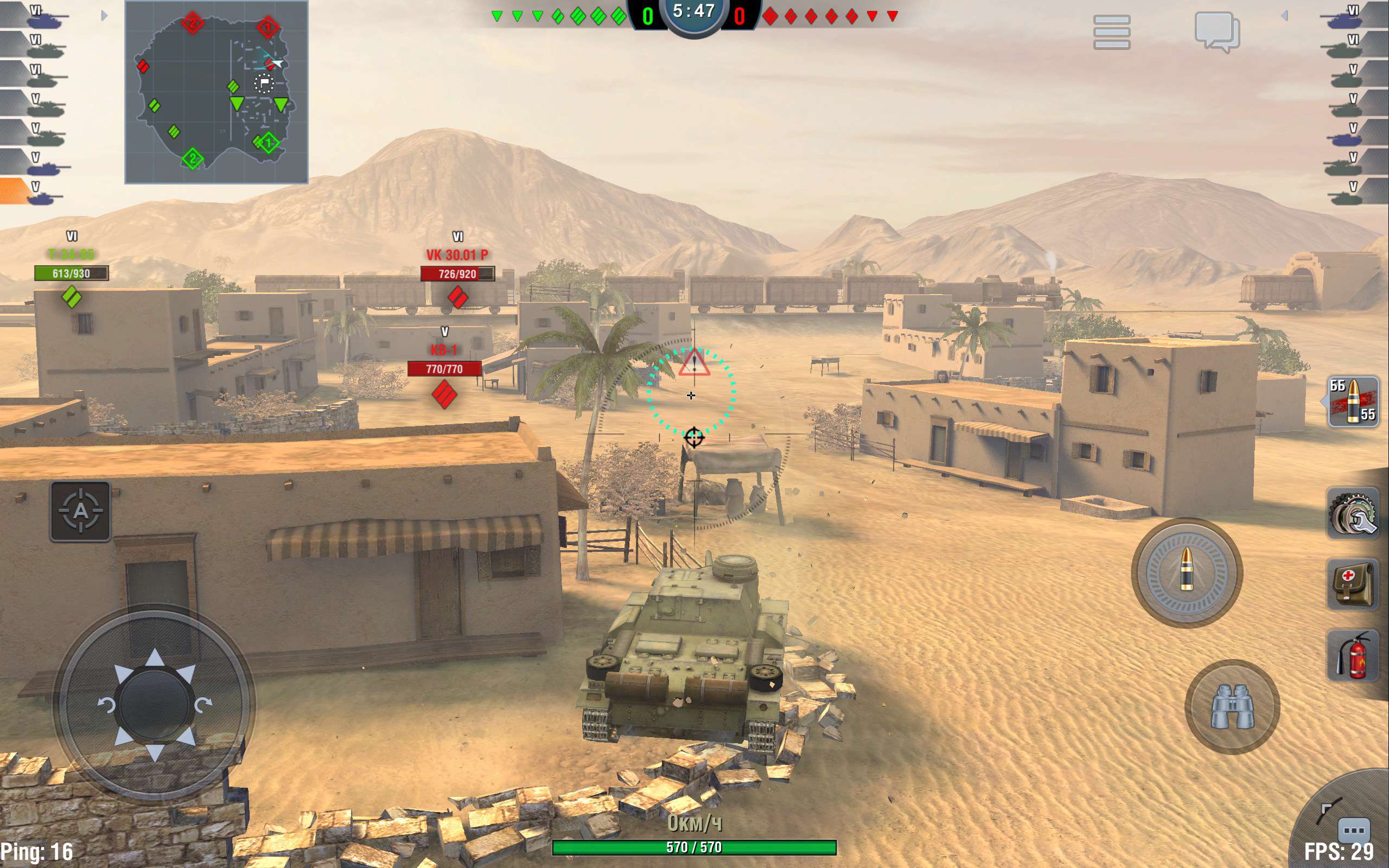Open the chat speech bubbles icon

click(x=1217, y=31)
